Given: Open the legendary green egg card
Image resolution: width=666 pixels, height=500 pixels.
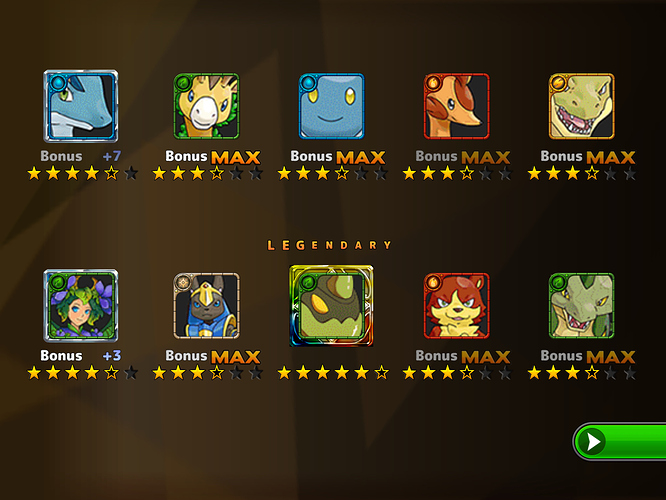Looking at the screenshot, I should tap(331, 306).
